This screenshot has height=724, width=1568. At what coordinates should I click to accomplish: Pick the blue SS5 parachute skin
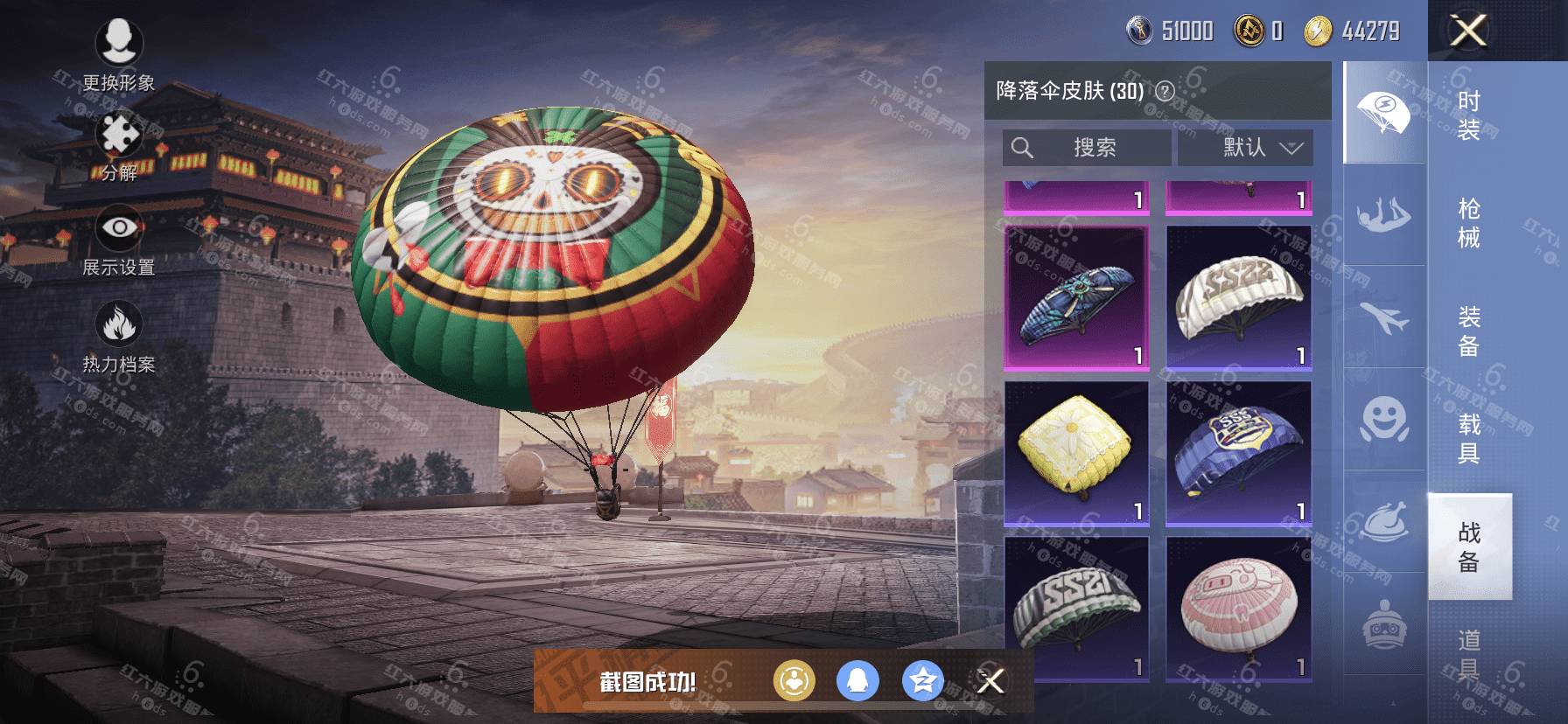coord(1238,453)
